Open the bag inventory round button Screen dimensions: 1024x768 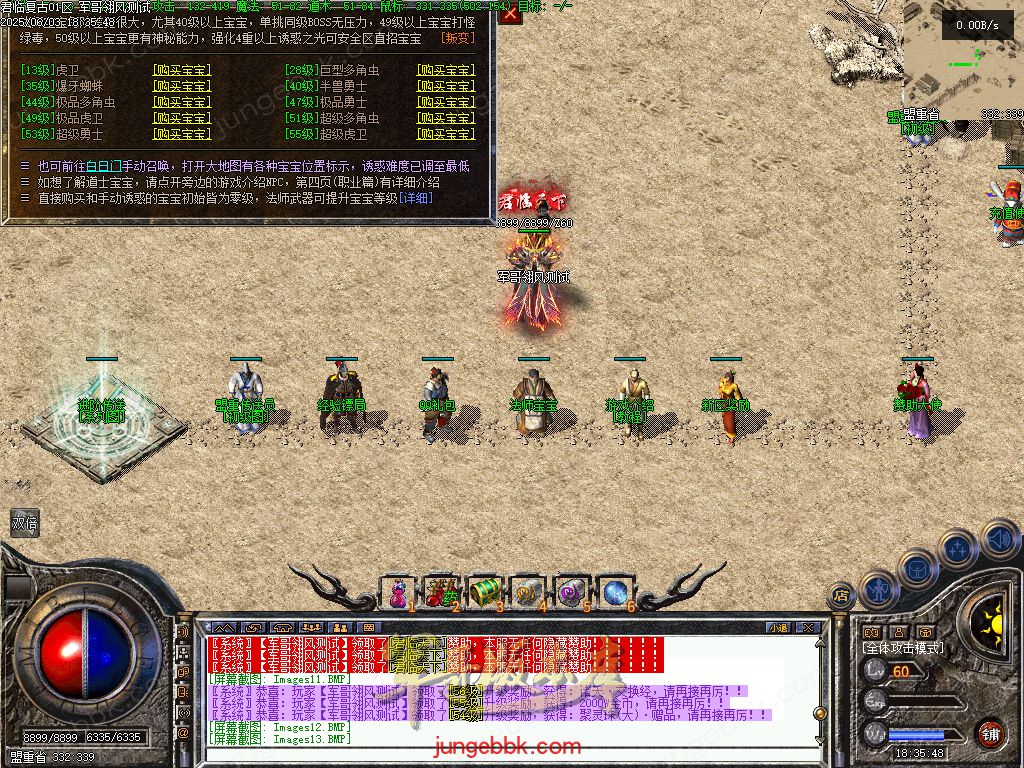tap(917, 568)
